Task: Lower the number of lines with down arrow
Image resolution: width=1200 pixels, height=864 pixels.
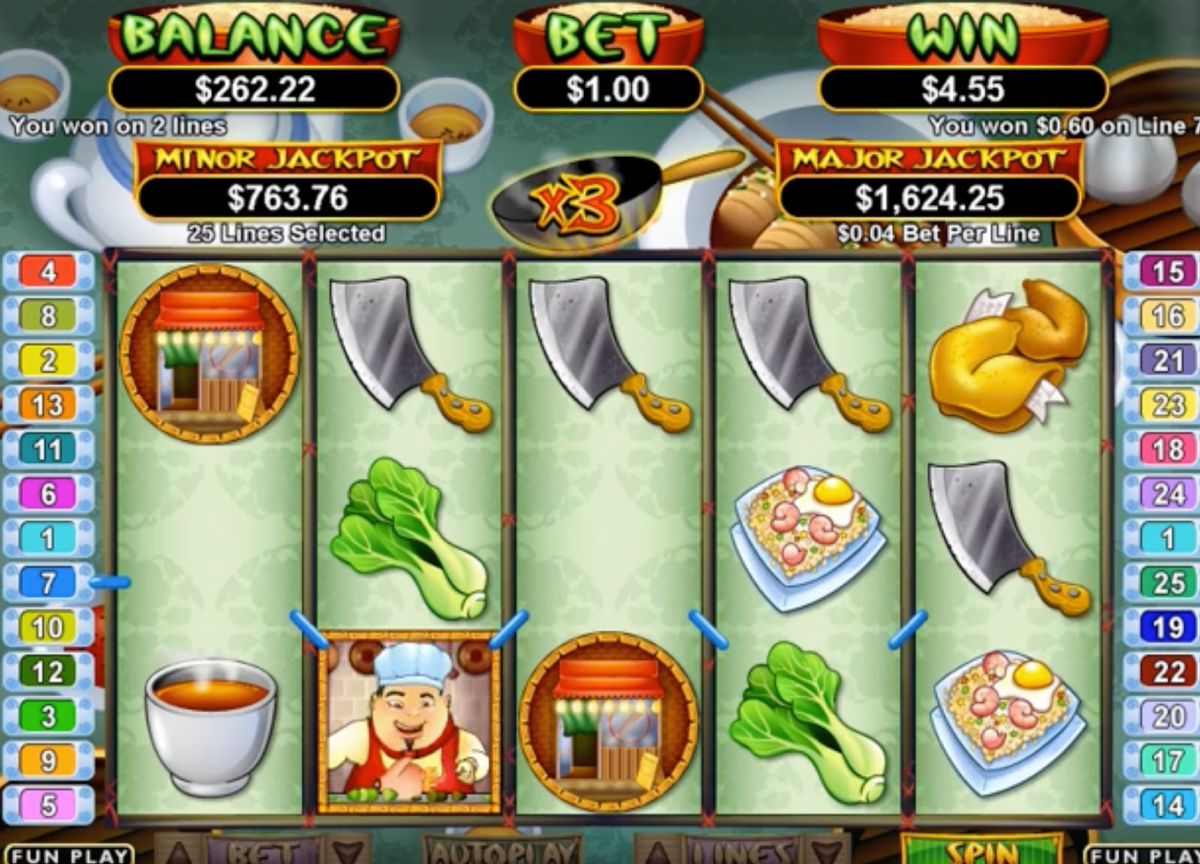Action: tap(826, 851)
